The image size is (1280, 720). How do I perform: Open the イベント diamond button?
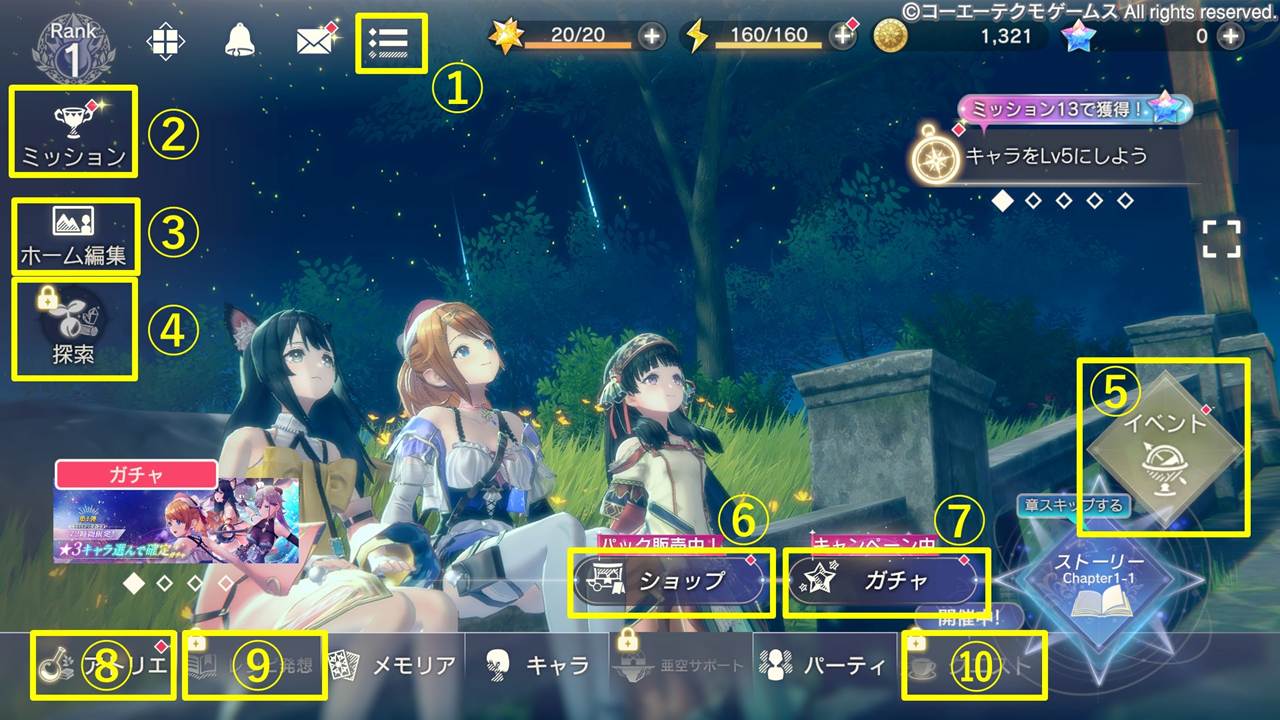pyautogui.click(x=1165, y=447)
